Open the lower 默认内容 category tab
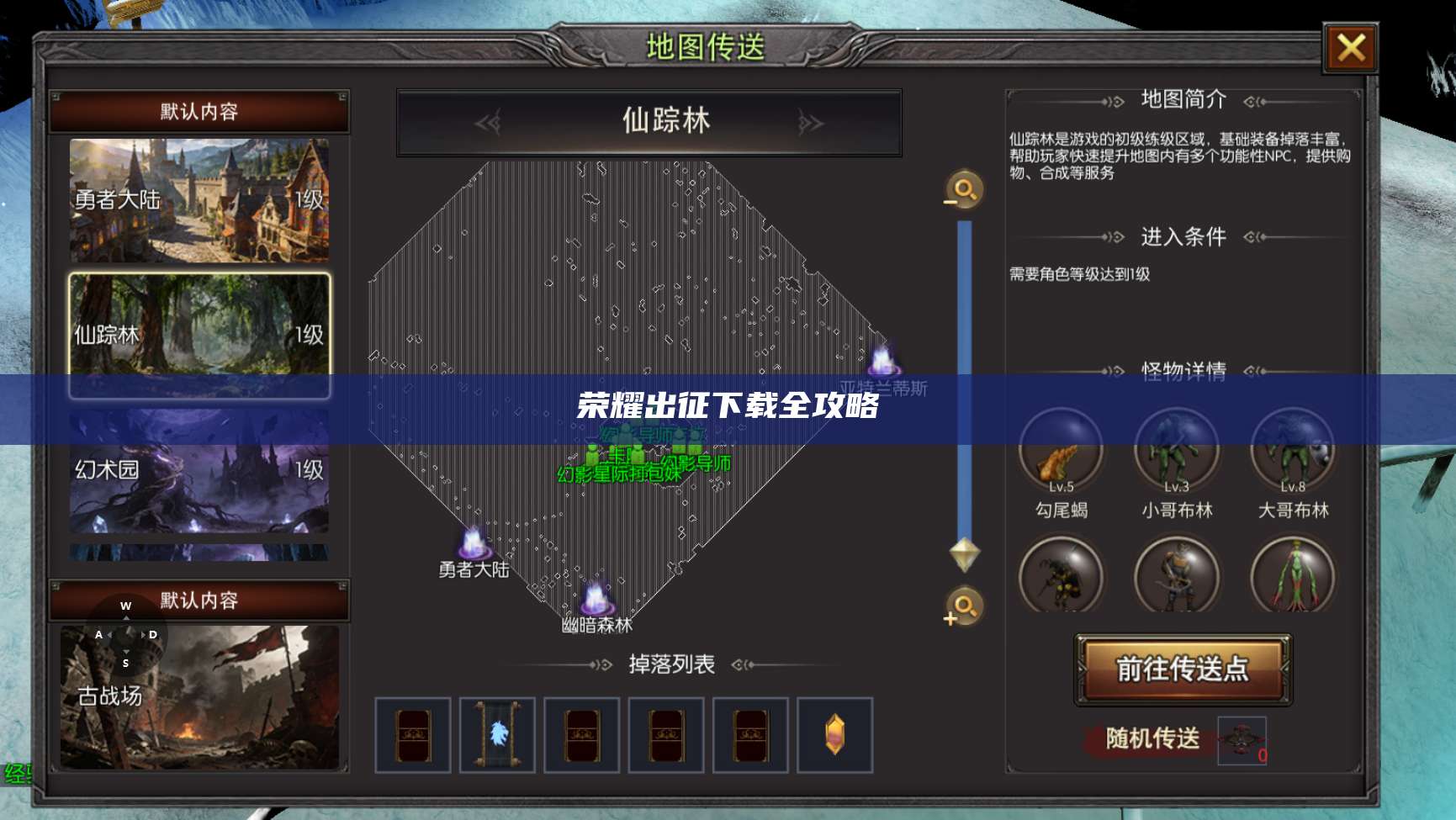The width and height of the screenshot is (1456, 820). (199, 600)
